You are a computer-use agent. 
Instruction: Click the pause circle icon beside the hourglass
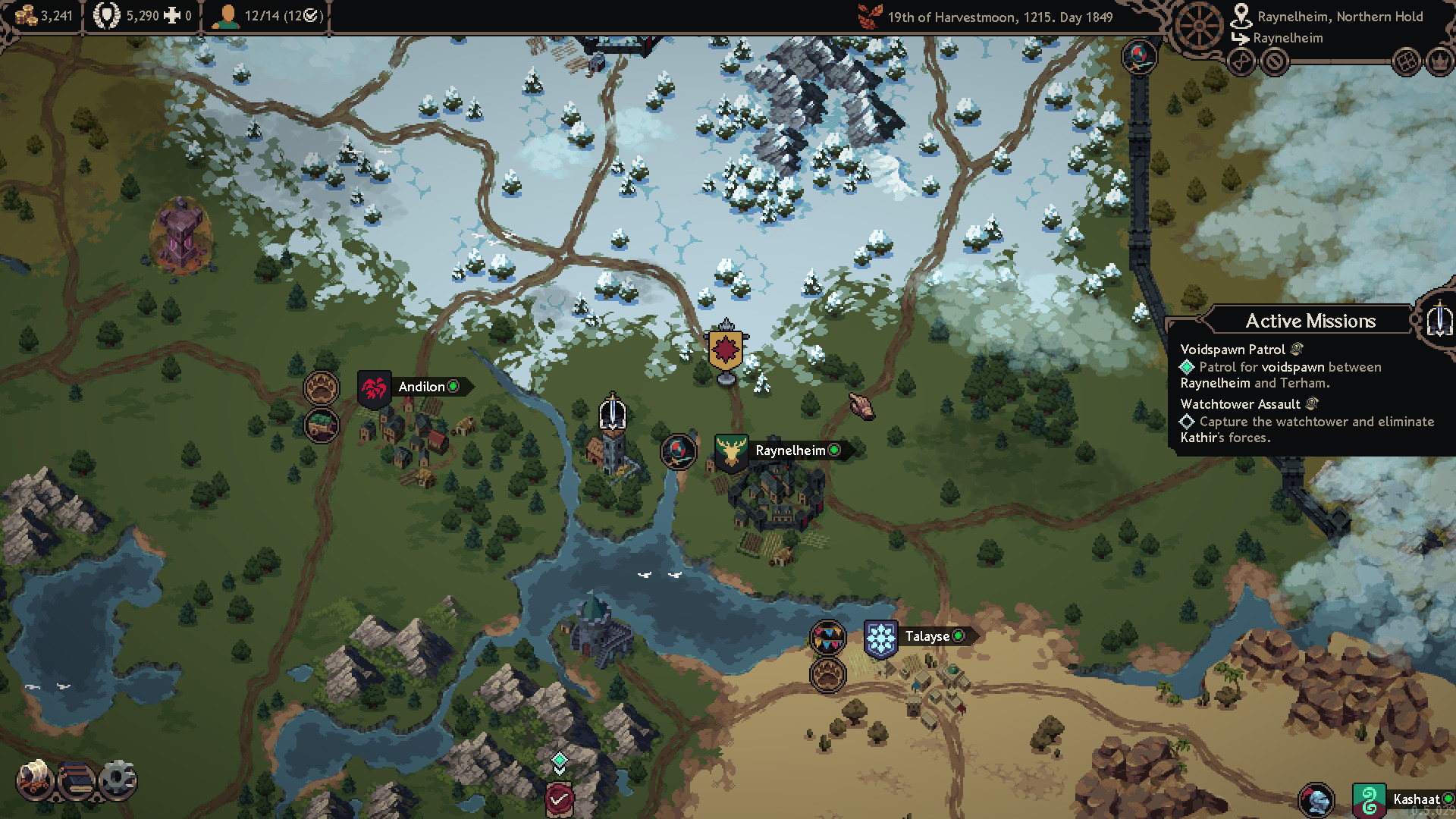coord(1275,62)
